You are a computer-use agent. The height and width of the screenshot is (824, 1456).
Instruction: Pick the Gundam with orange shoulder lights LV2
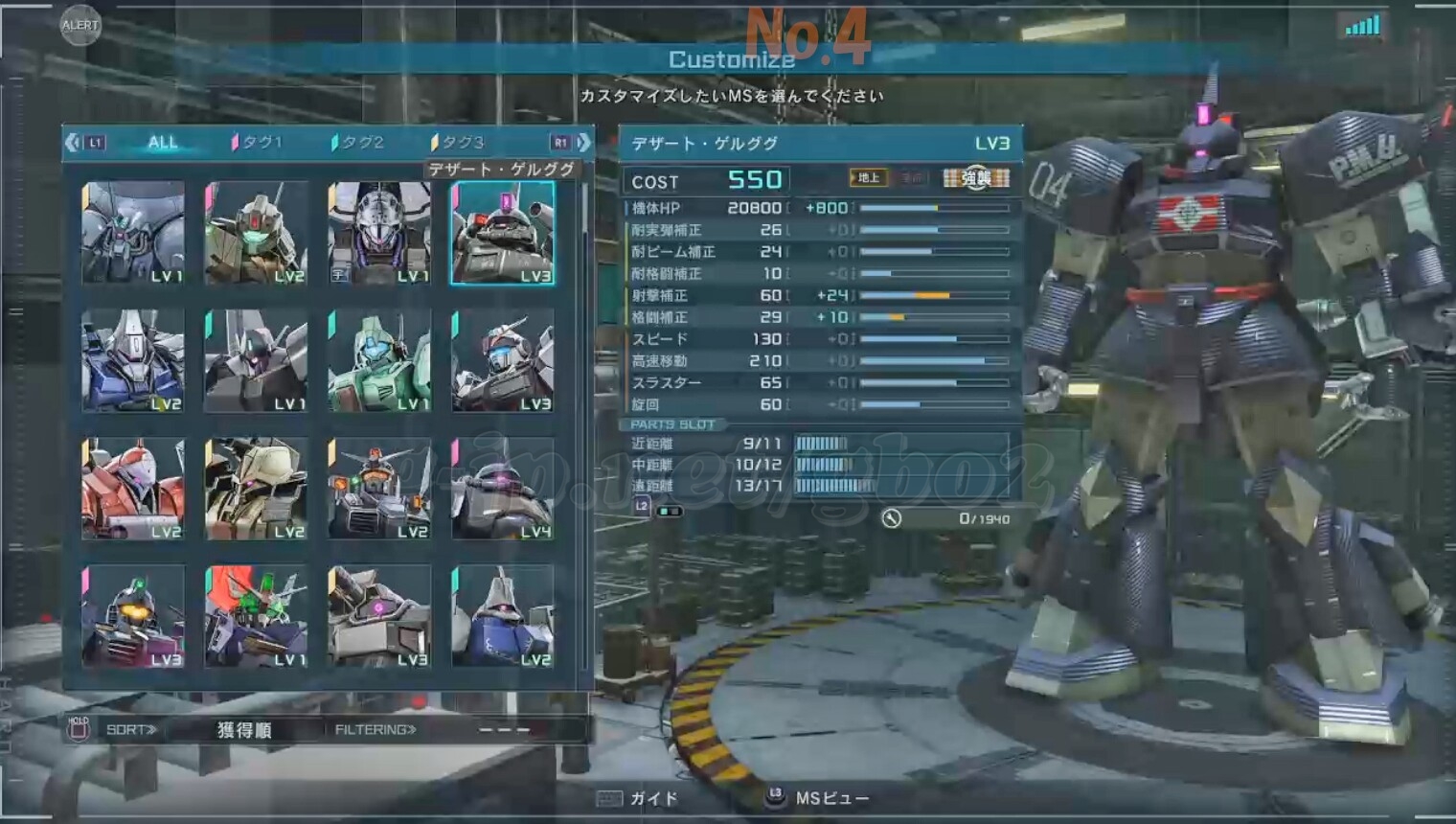pyautogui.click(x=379, y=489)
